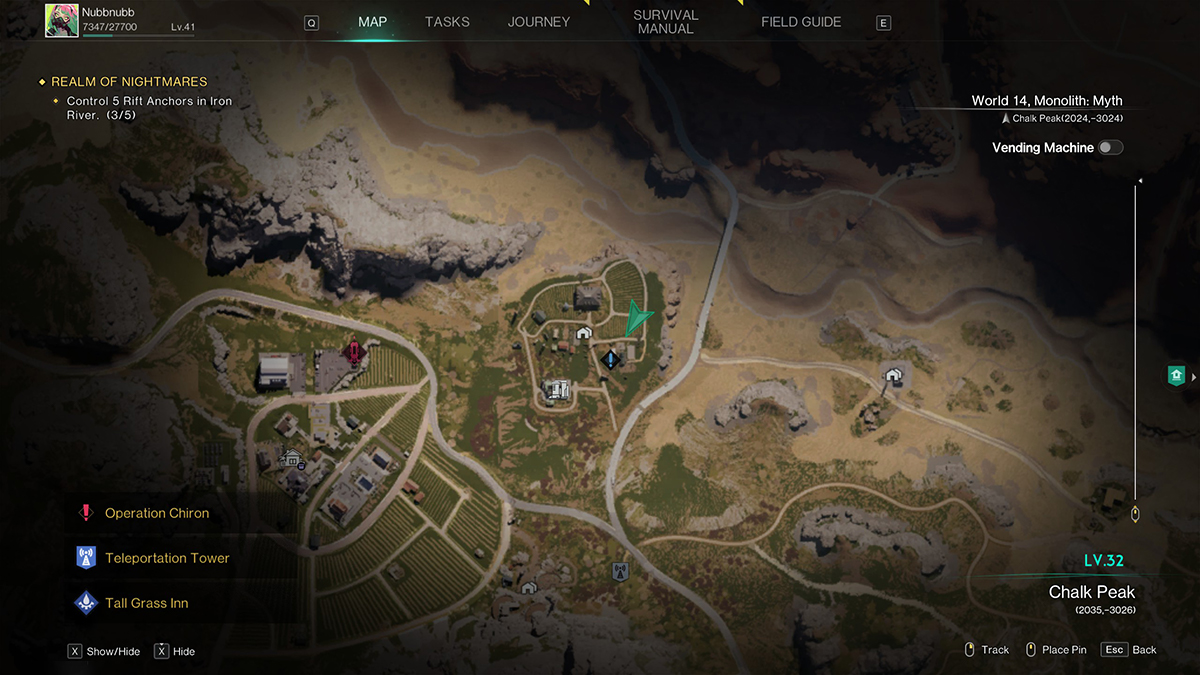Open the Journey tab
The image size is (1200, 675).
[538, 22]
